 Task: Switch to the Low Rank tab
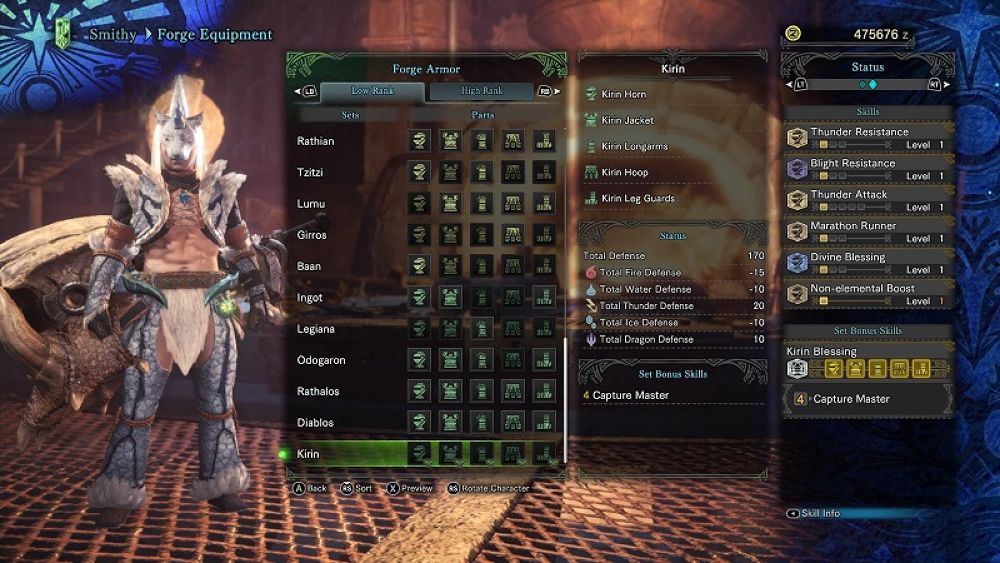coord(374,91)
